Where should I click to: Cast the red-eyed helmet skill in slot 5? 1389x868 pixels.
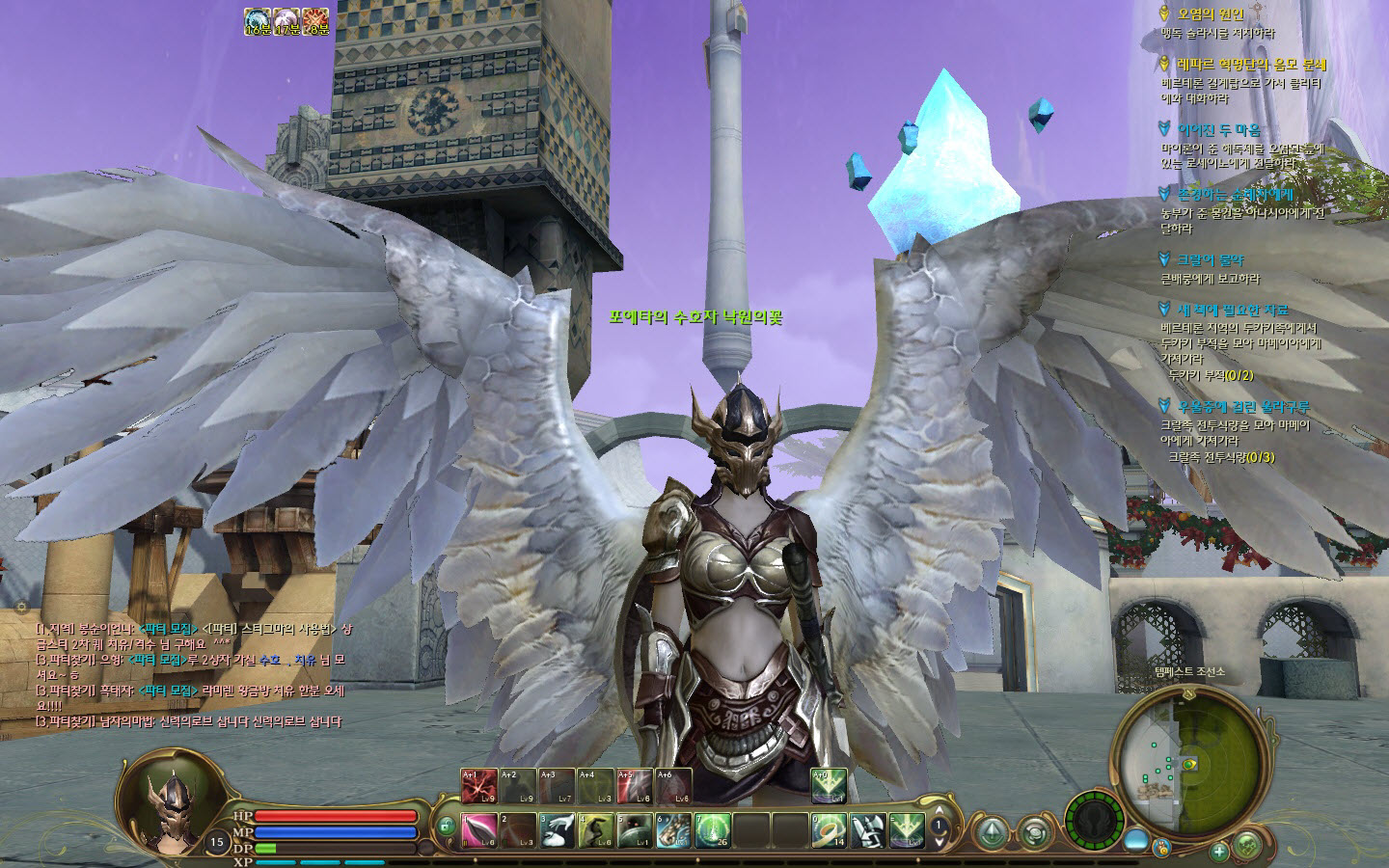[634, 830]
